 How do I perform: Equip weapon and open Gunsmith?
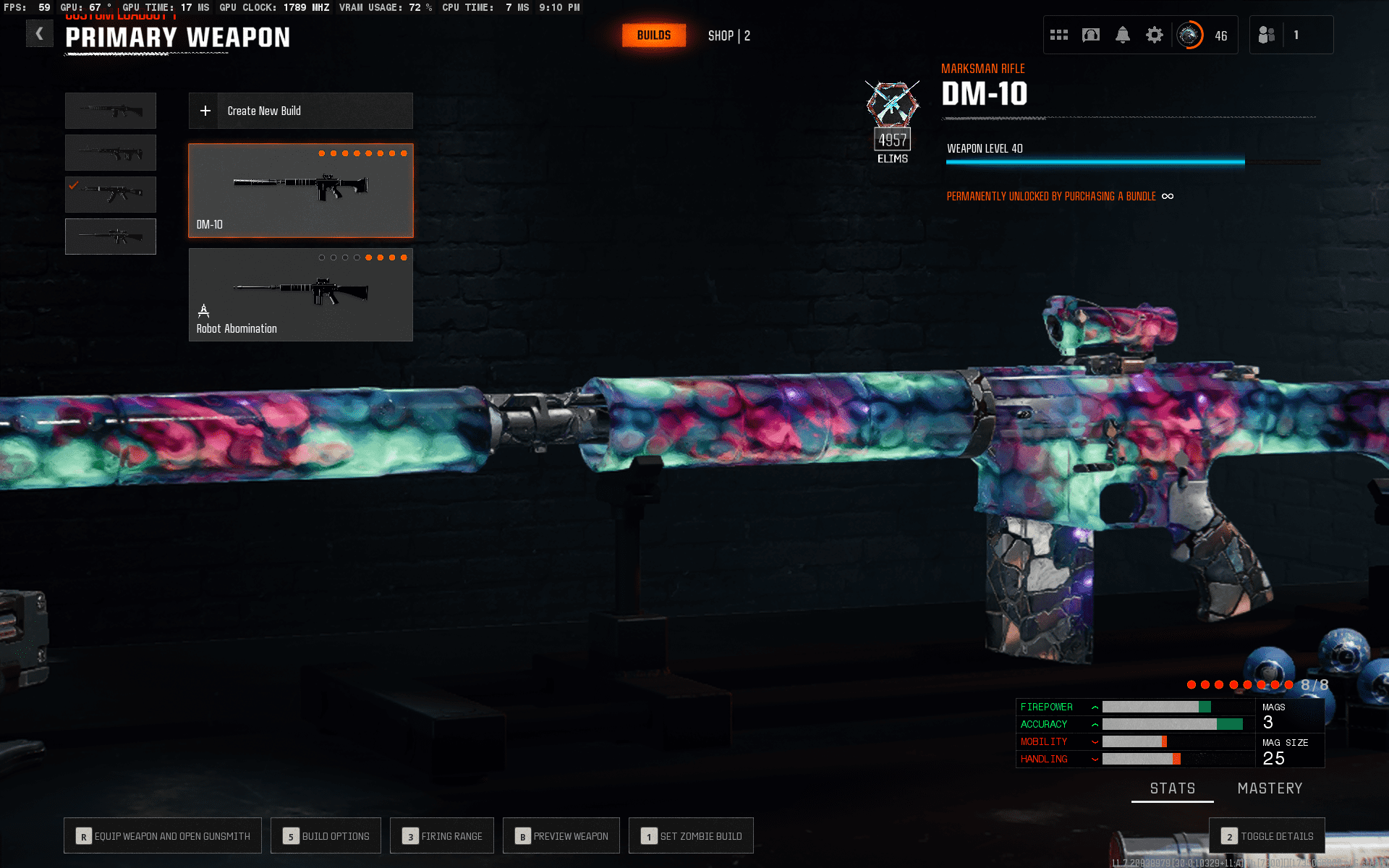coord(163,836)
